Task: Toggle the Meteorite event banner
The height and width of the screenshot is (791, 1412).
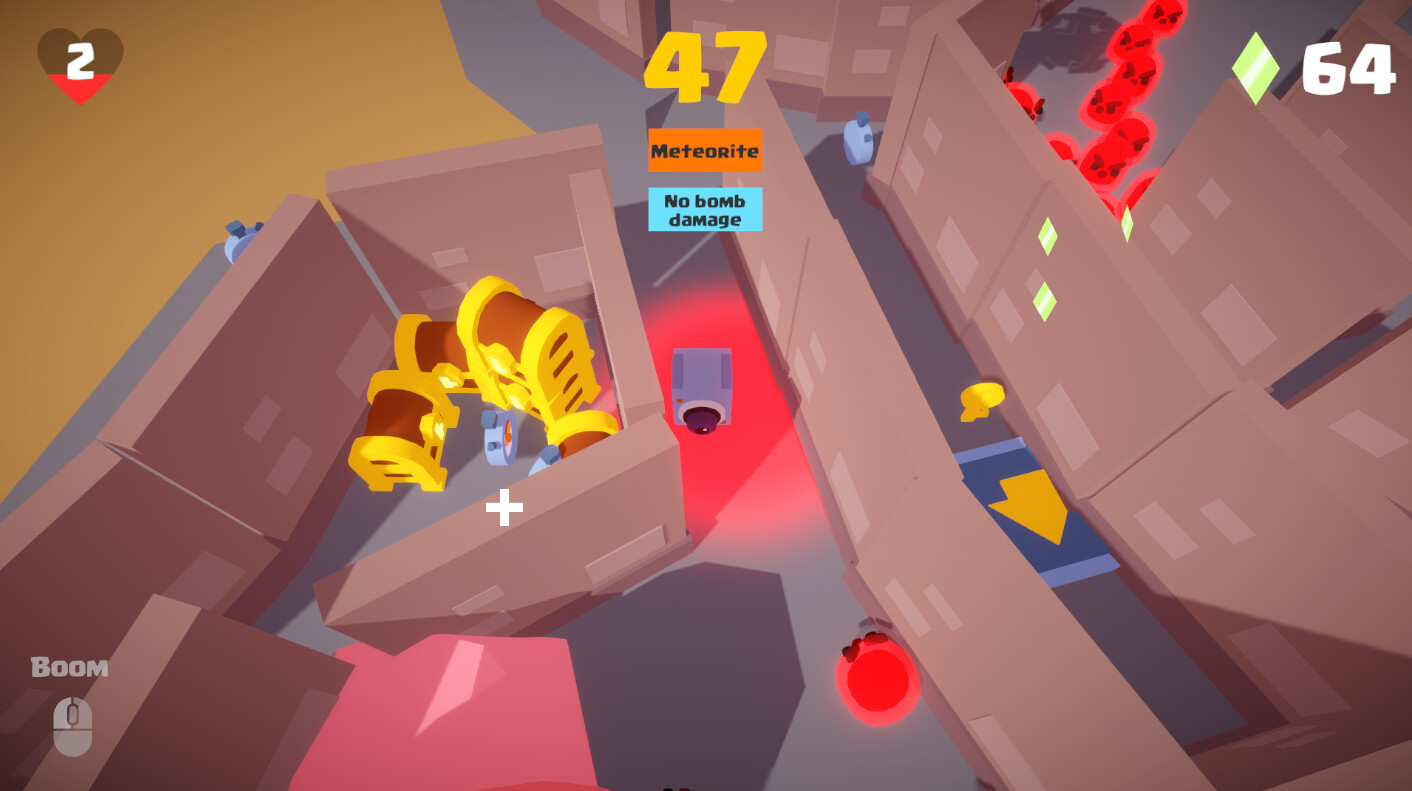Action: tap(704, 150)
